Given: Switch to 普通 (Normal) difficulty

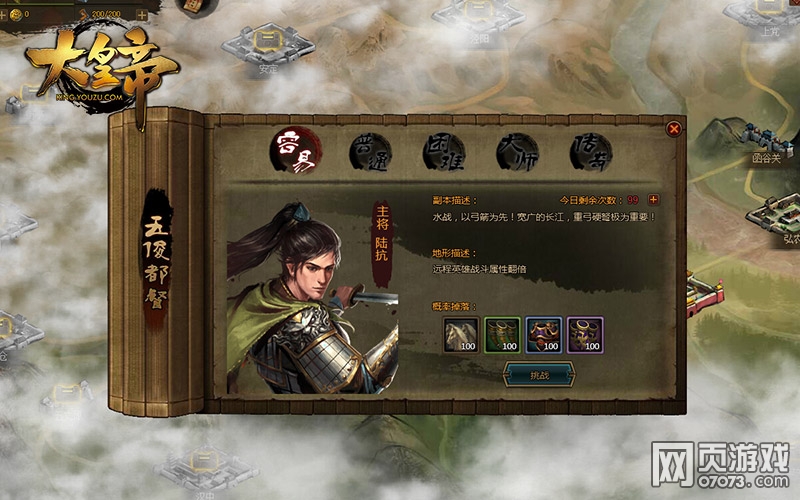Looking at the screenshot, I should pyautogui.click(x=369, y=151).
